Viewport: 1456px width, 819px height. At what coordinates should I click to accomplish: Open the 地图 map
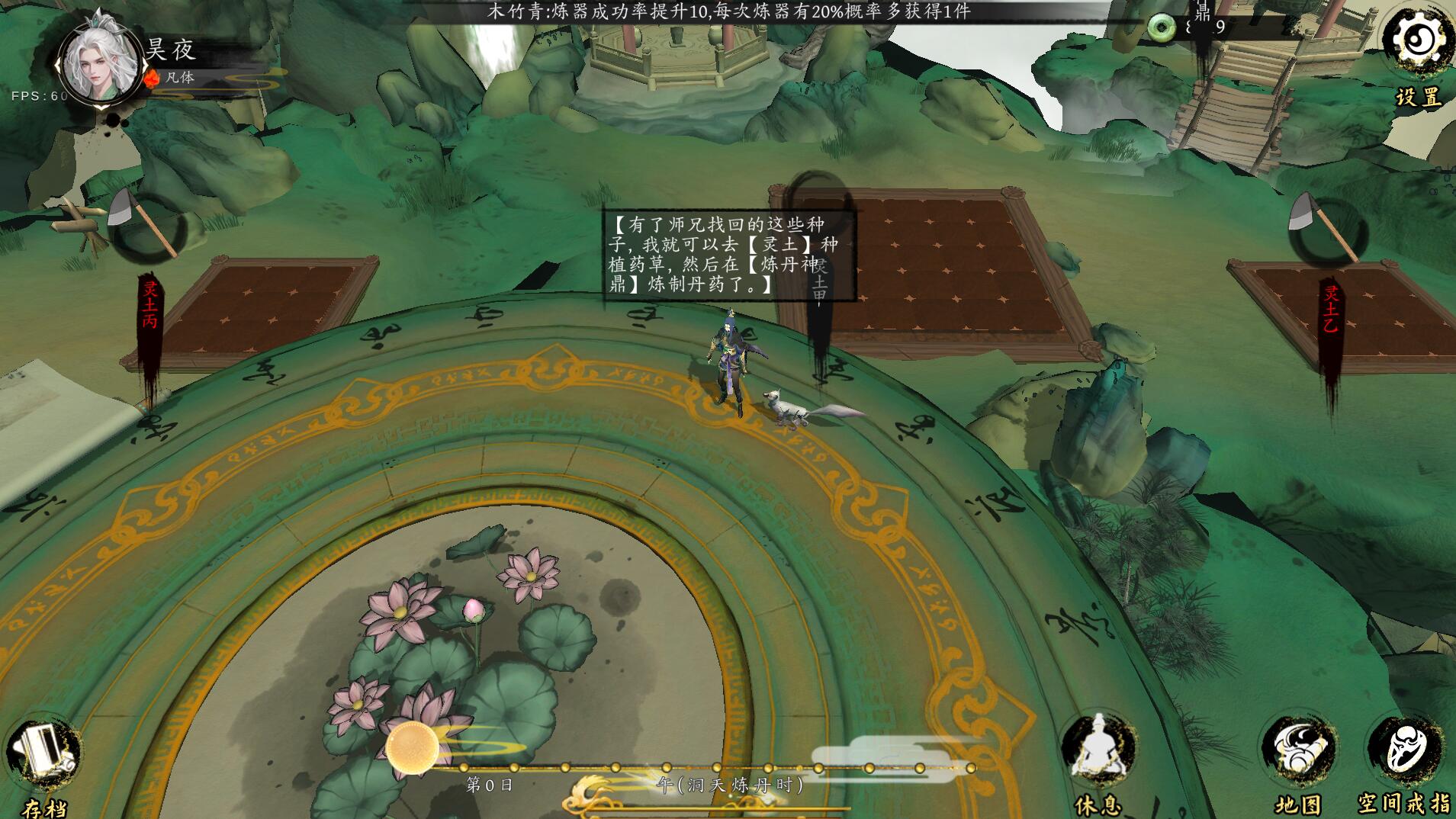1297,752
